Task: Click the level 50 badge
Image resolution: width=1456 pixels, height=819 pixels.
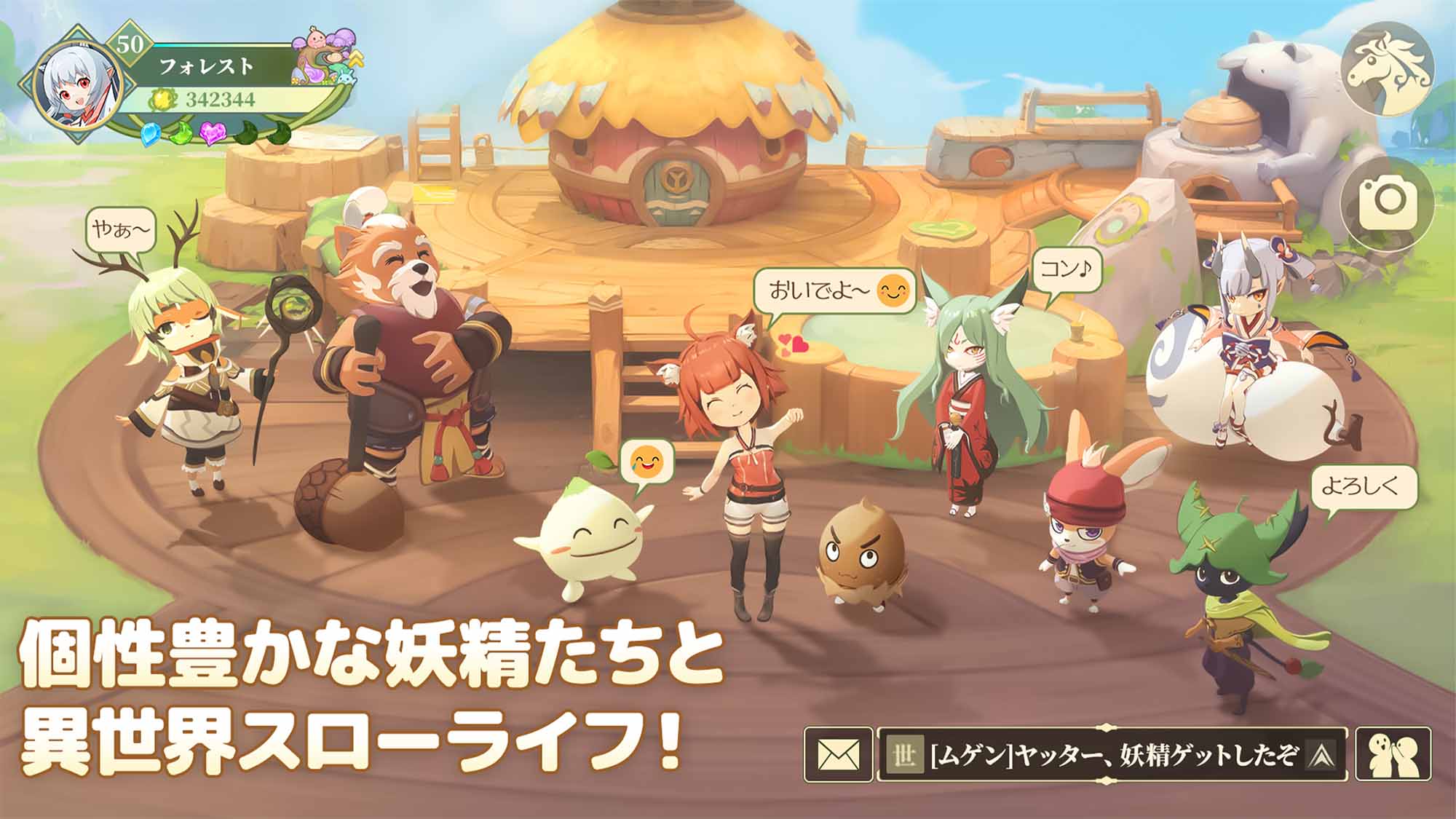Action: pyautogui.click(x=130, y=44)
